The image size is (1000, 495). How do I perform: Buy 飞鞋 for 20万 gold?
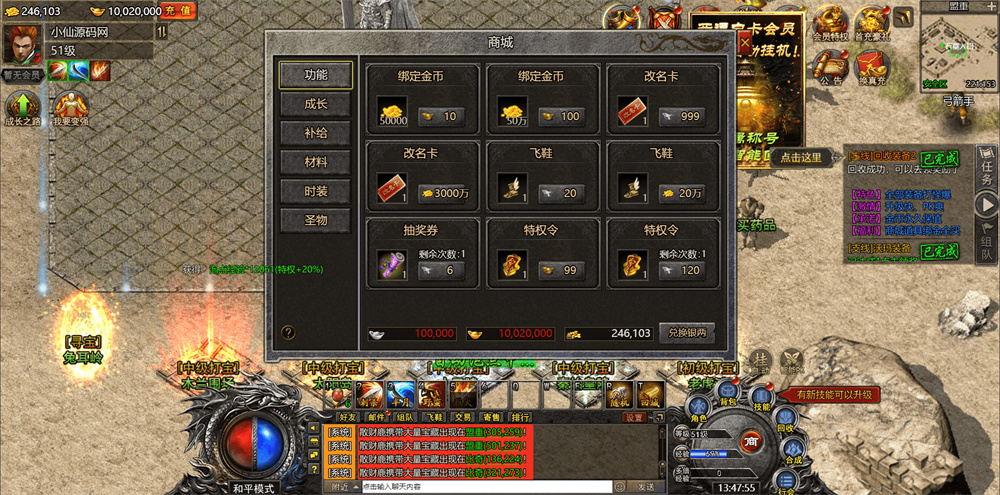(682, 193)
